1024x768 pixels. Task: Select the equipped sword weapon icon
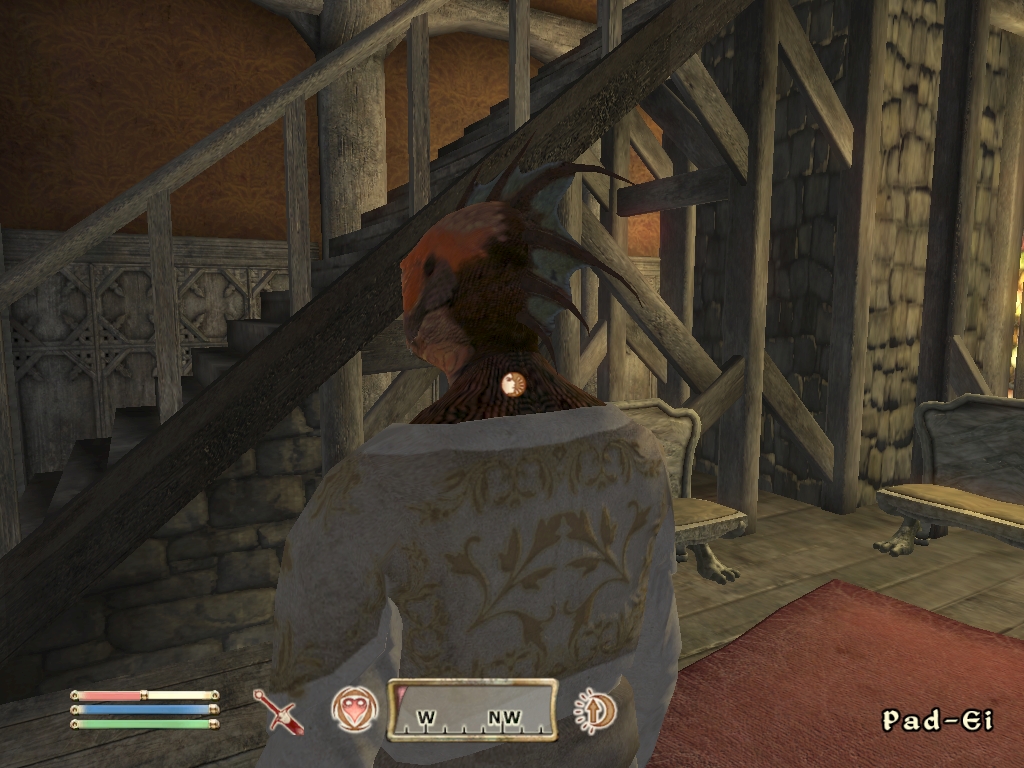point(277,711)
